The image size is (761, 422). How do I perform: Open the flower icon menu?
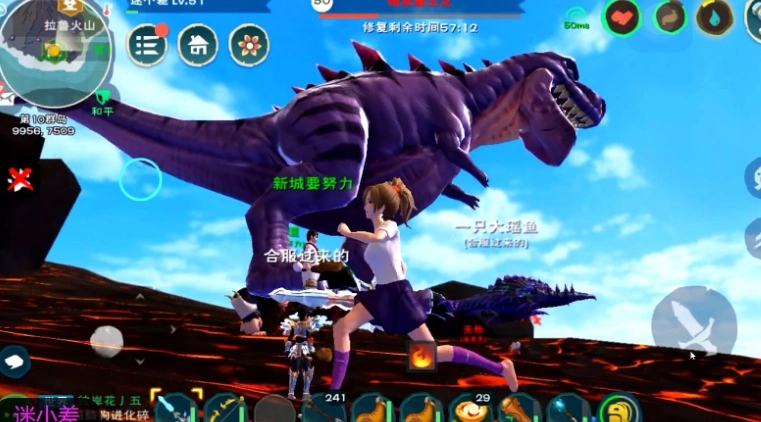point(249,45)
